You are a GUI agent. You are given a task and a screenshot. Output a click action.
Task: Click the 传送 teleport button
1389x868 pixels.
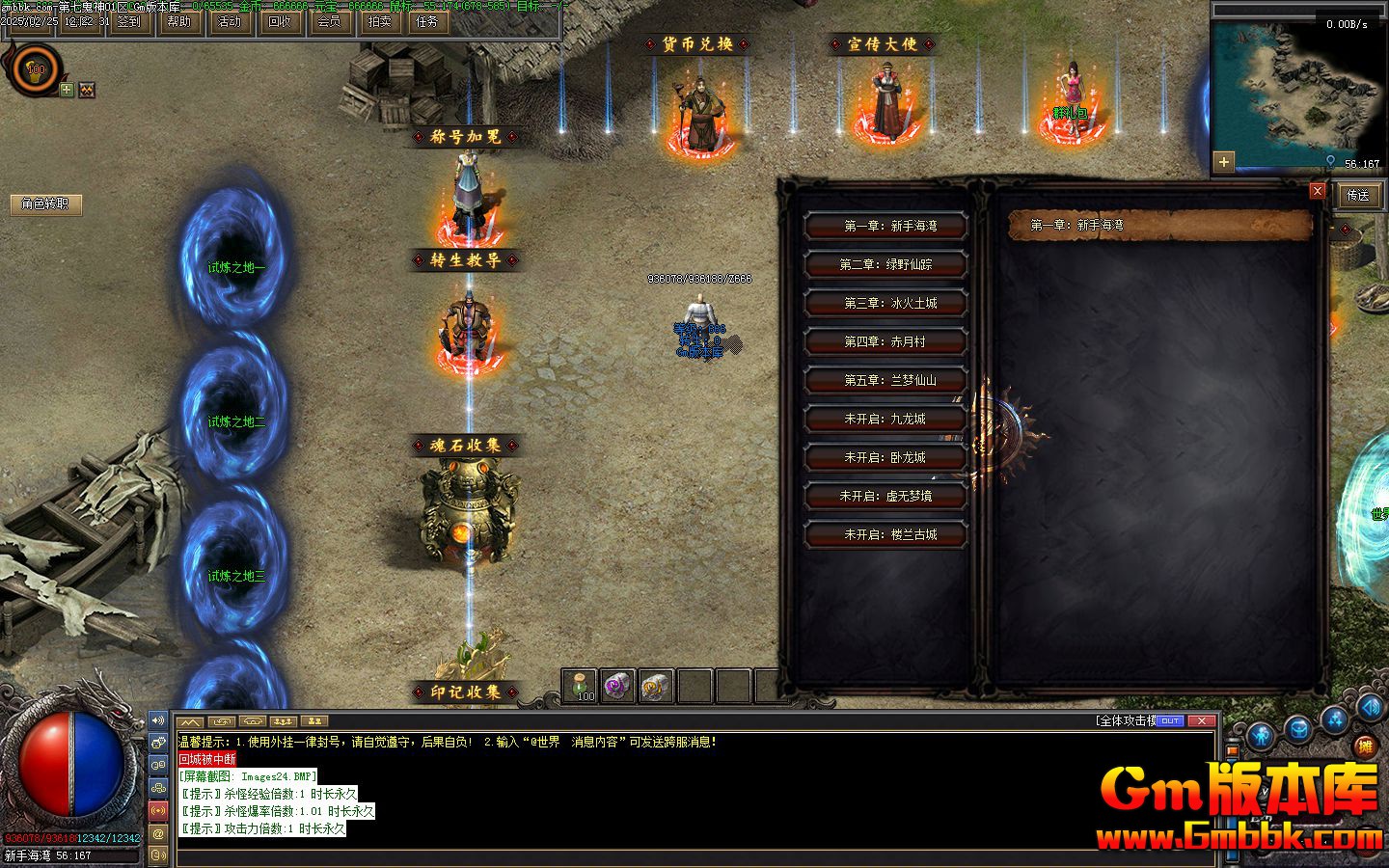pos(1358,195)
